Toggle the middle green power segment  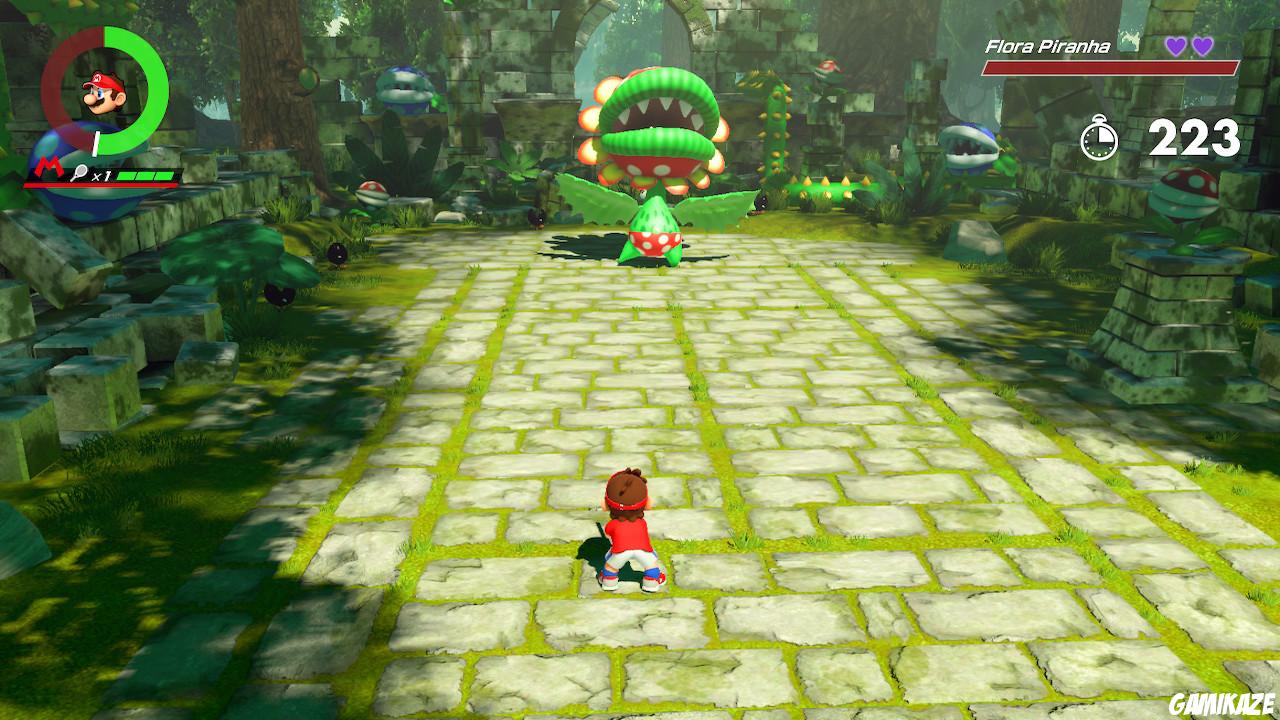tap(143, 175)
